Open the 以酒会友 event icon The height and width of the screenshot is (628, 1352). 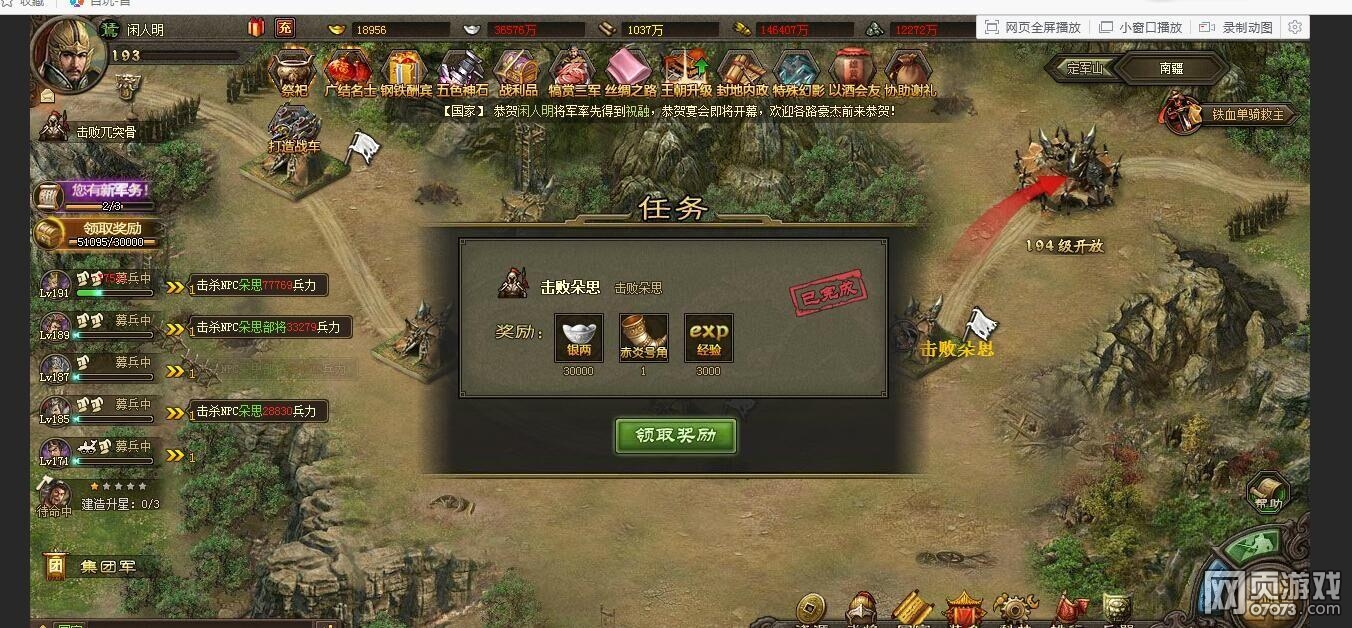[x=853, y=73]
